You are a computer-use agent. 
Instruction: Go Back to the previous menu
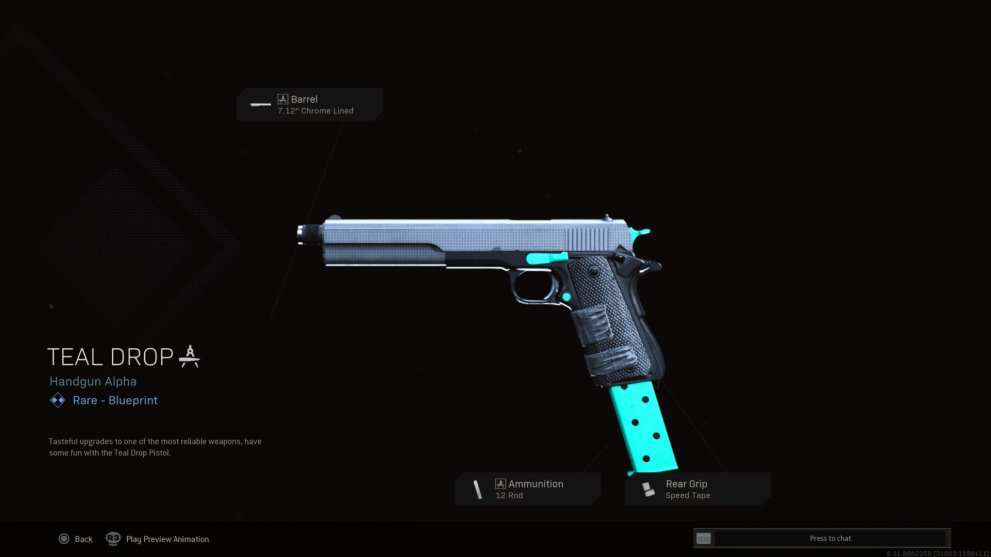(75, 539)
